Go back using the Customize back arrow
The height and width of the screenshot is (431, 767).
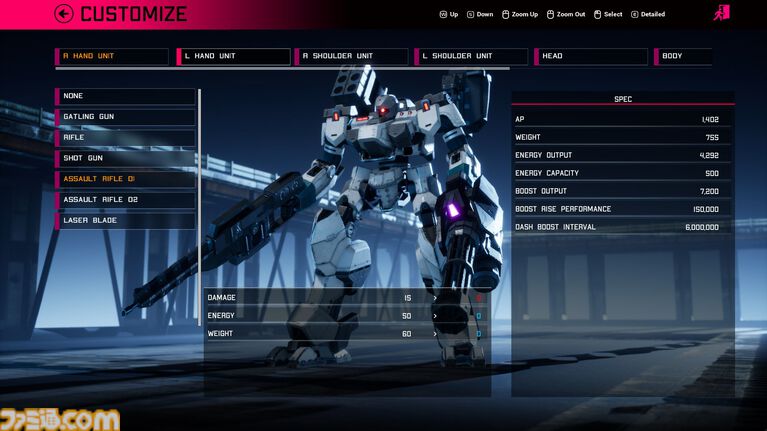coord(65,14)
